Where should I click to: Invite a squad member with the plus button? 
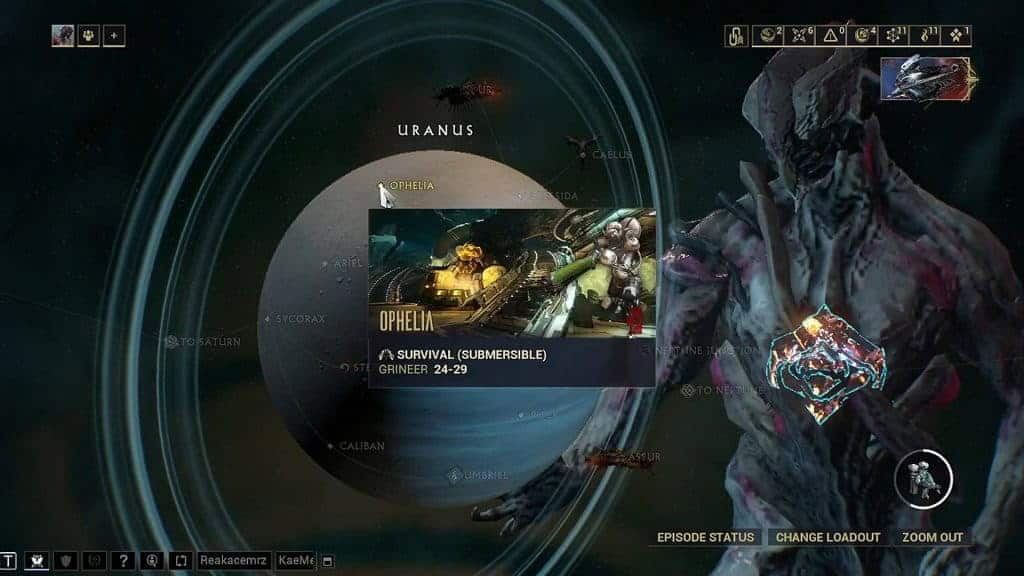114,36
